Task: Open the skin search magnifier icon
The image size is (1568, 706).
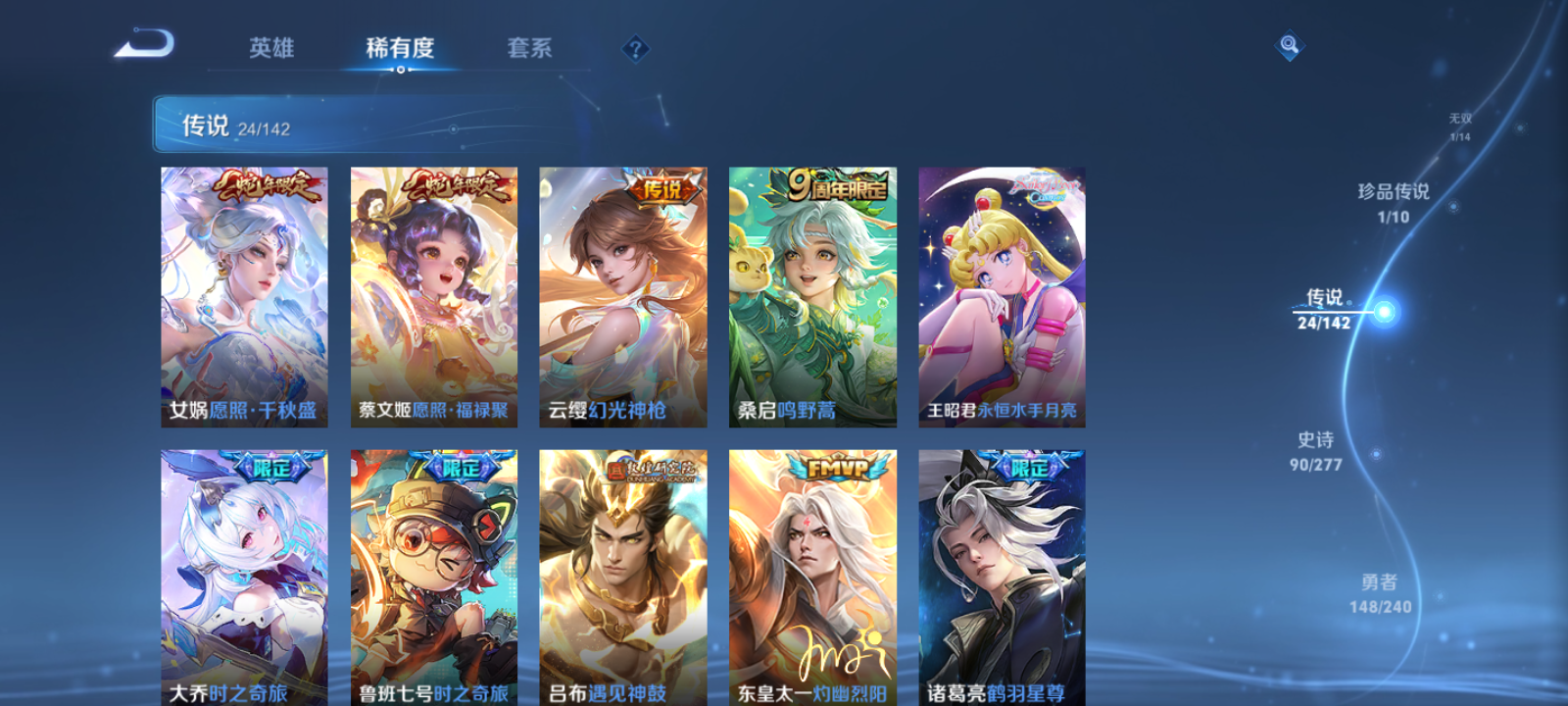Action: [x=1289, y=44]
